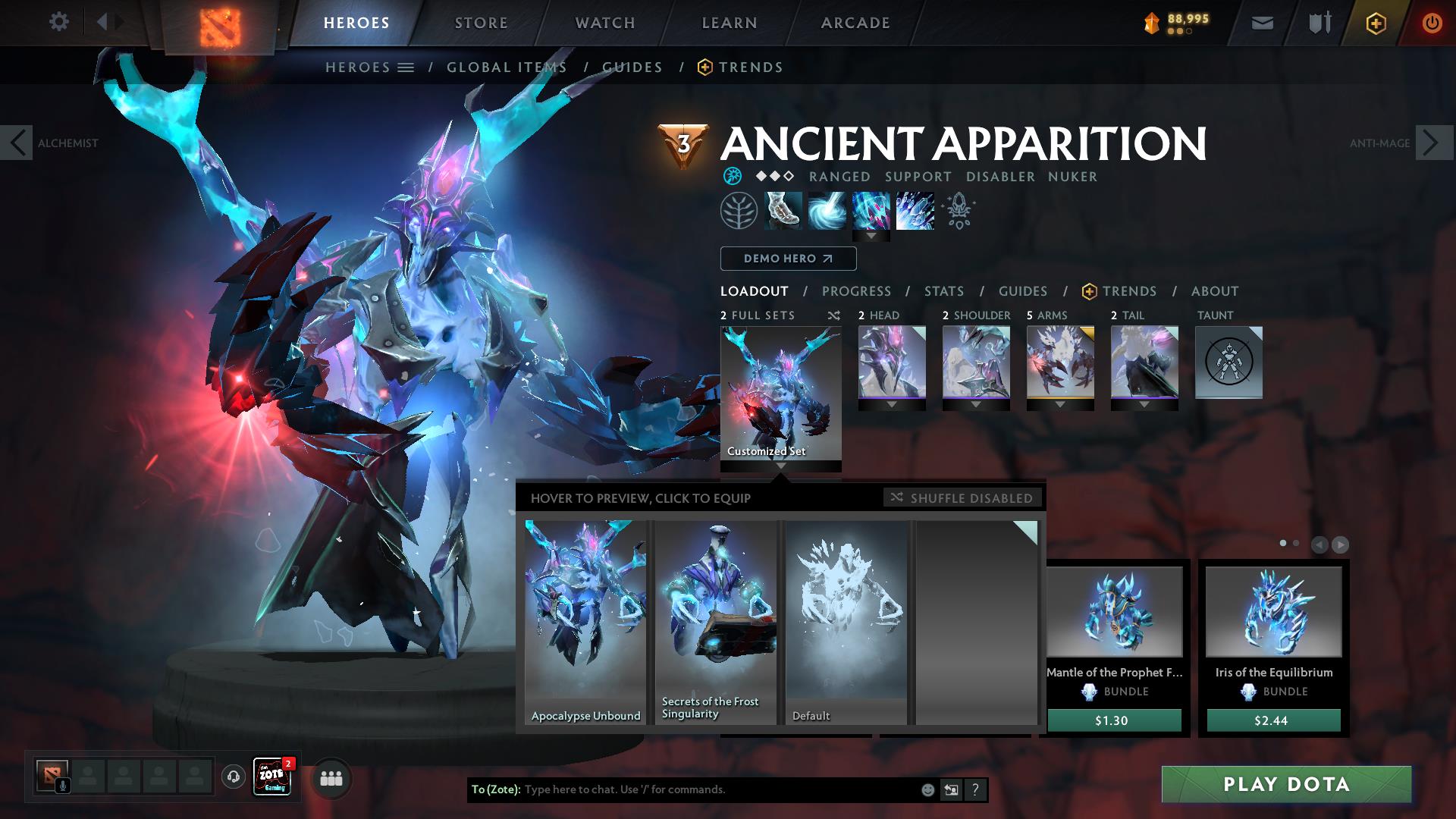Expand the Head loadout slot dropdown arrow
This screenshot has height=819, width=1456.
892,404
